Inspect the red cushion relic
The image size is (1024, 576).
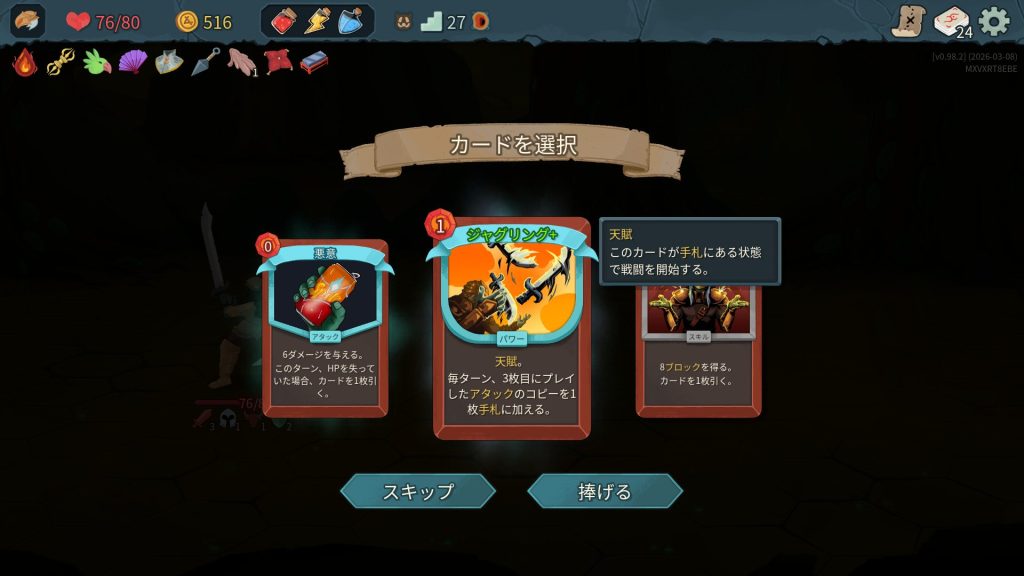click(x=277, y=62)
